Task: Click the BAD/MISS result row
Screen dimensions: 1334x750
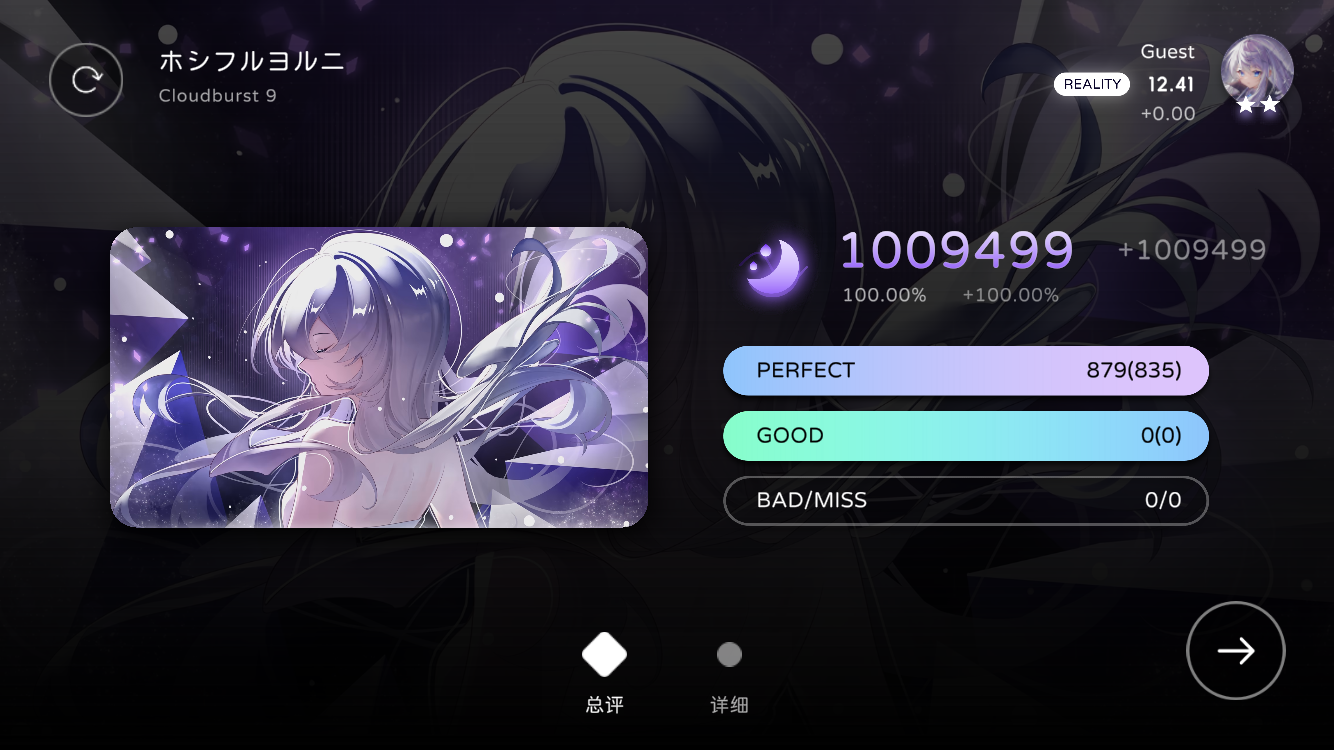Action: (x=966, y=500)
